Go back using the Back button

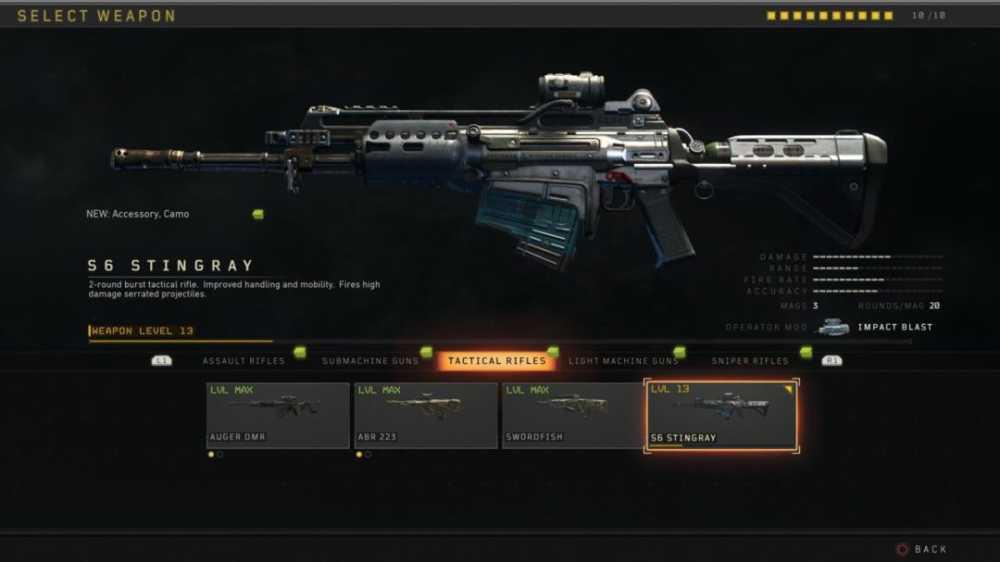(x=922, y=549)
